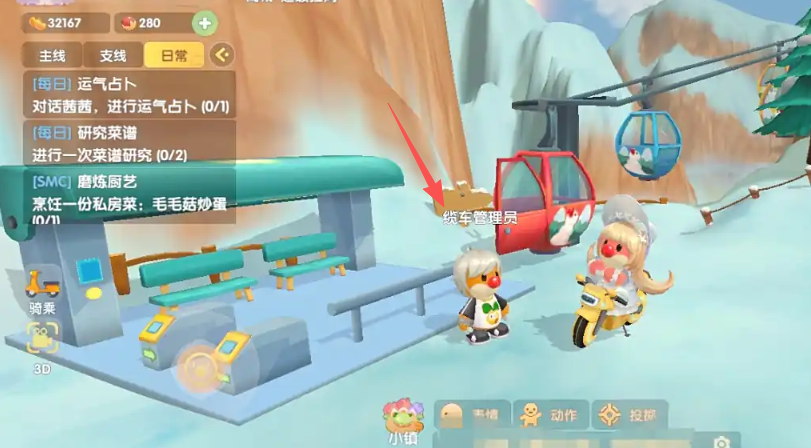Switch to the 主线 main quest tab
The width and height of the screenshot is (811, 448).
coord(52,55)
